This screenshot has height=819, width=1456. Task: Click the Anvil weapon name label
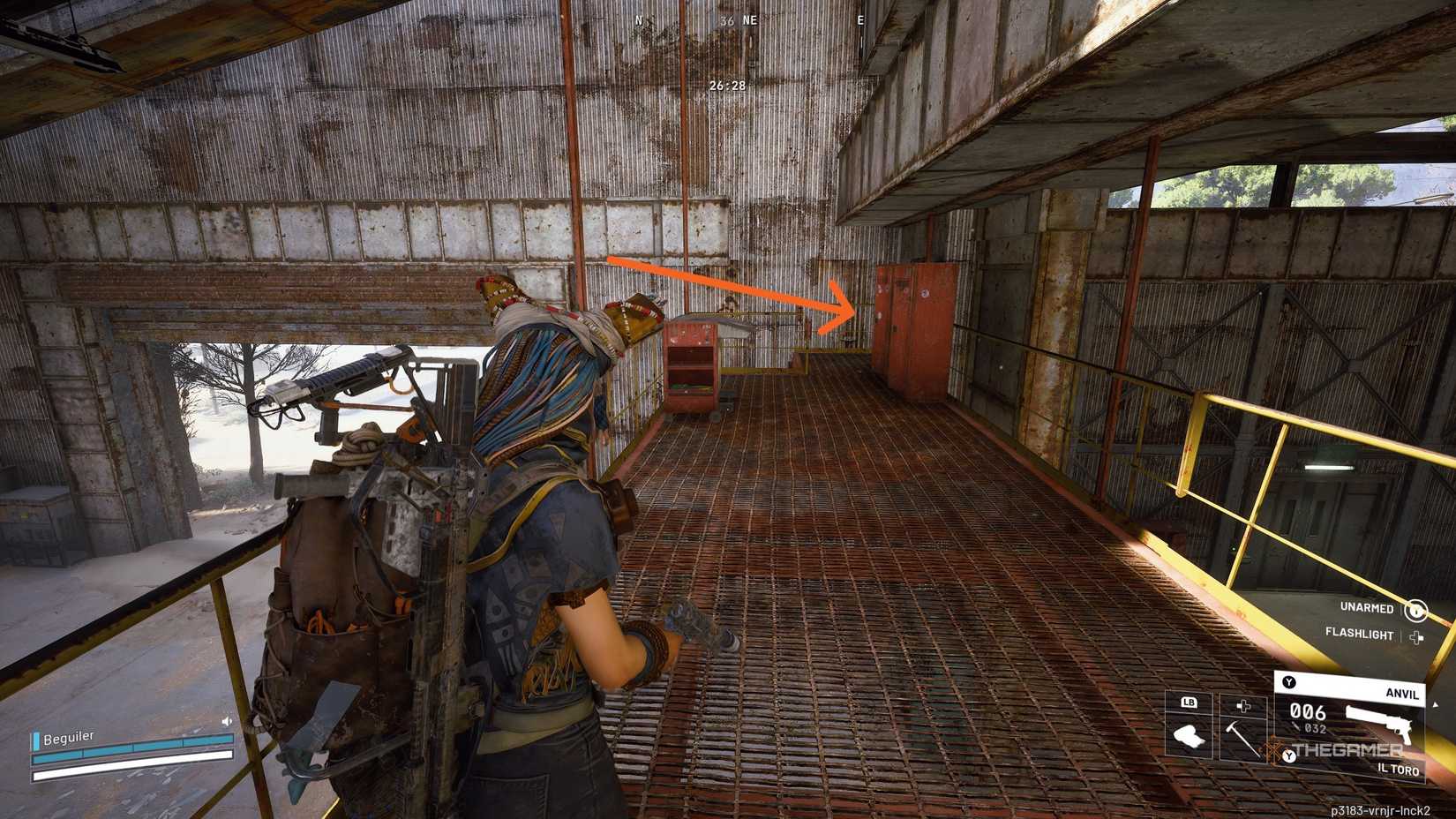[x=1403, y=695]
